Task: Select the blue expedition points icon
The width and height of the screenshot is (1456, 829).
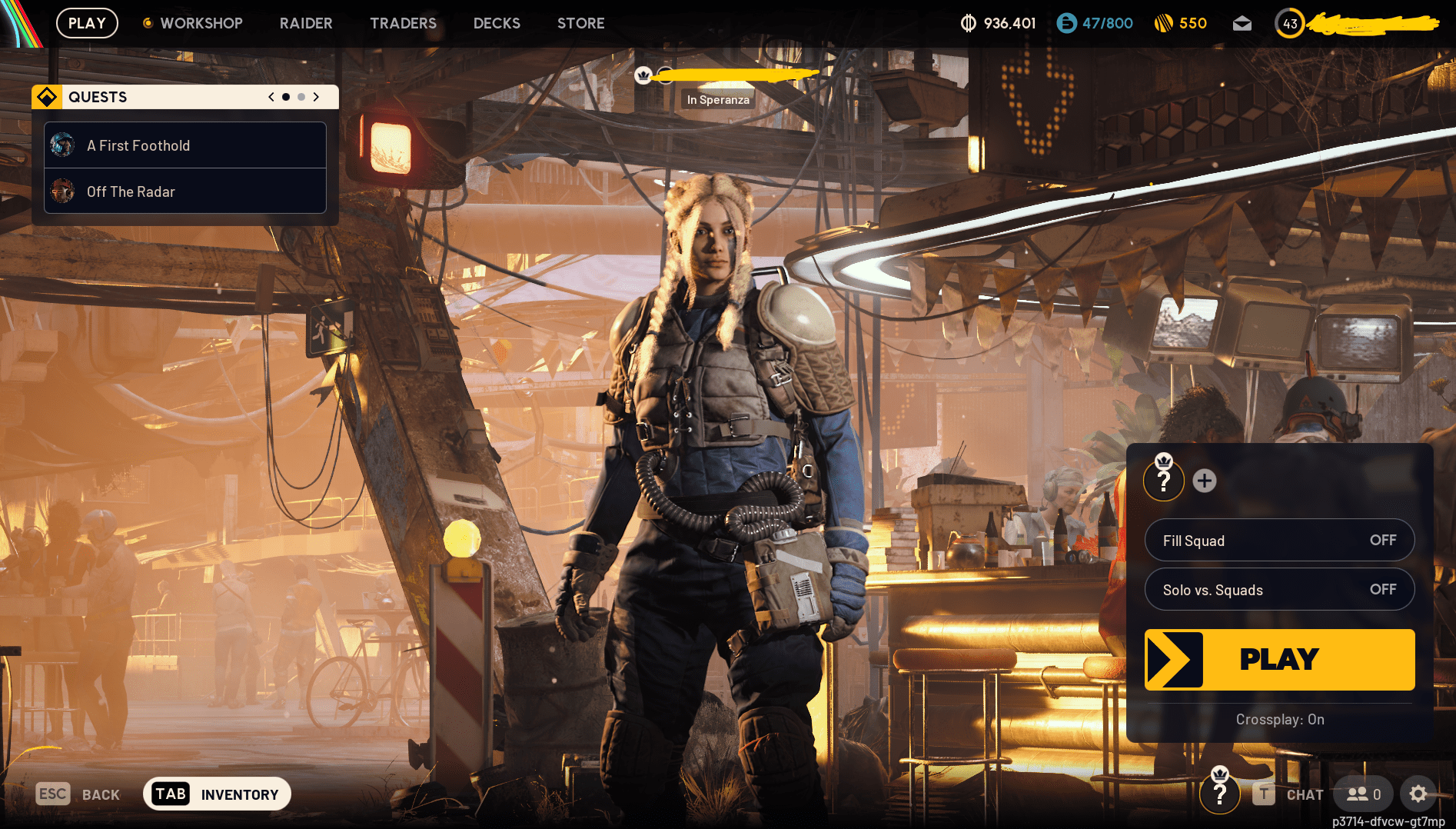Action: [1067, 23]
